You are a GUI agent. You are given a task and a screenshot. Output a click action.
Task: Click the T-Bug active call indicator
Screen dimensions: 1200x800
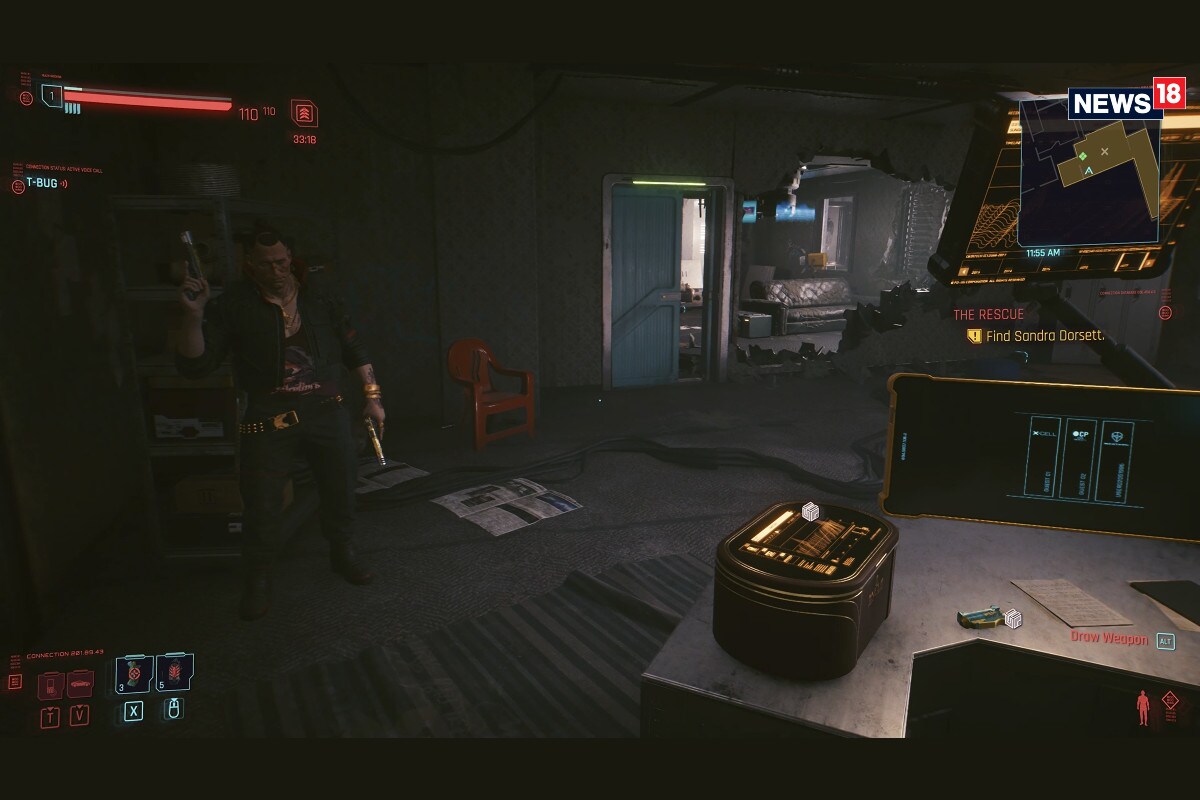(42, 183)
